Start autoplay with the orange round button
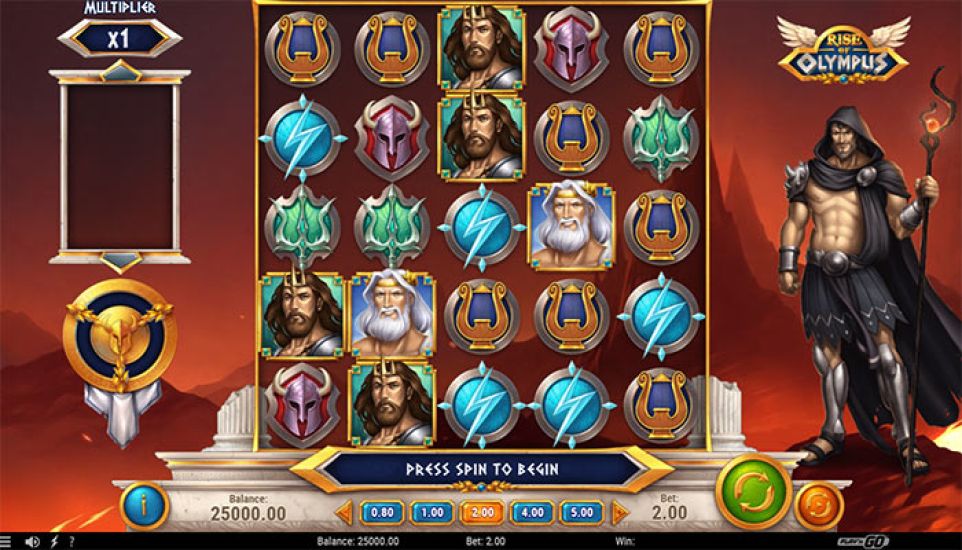 click(818, 506)
